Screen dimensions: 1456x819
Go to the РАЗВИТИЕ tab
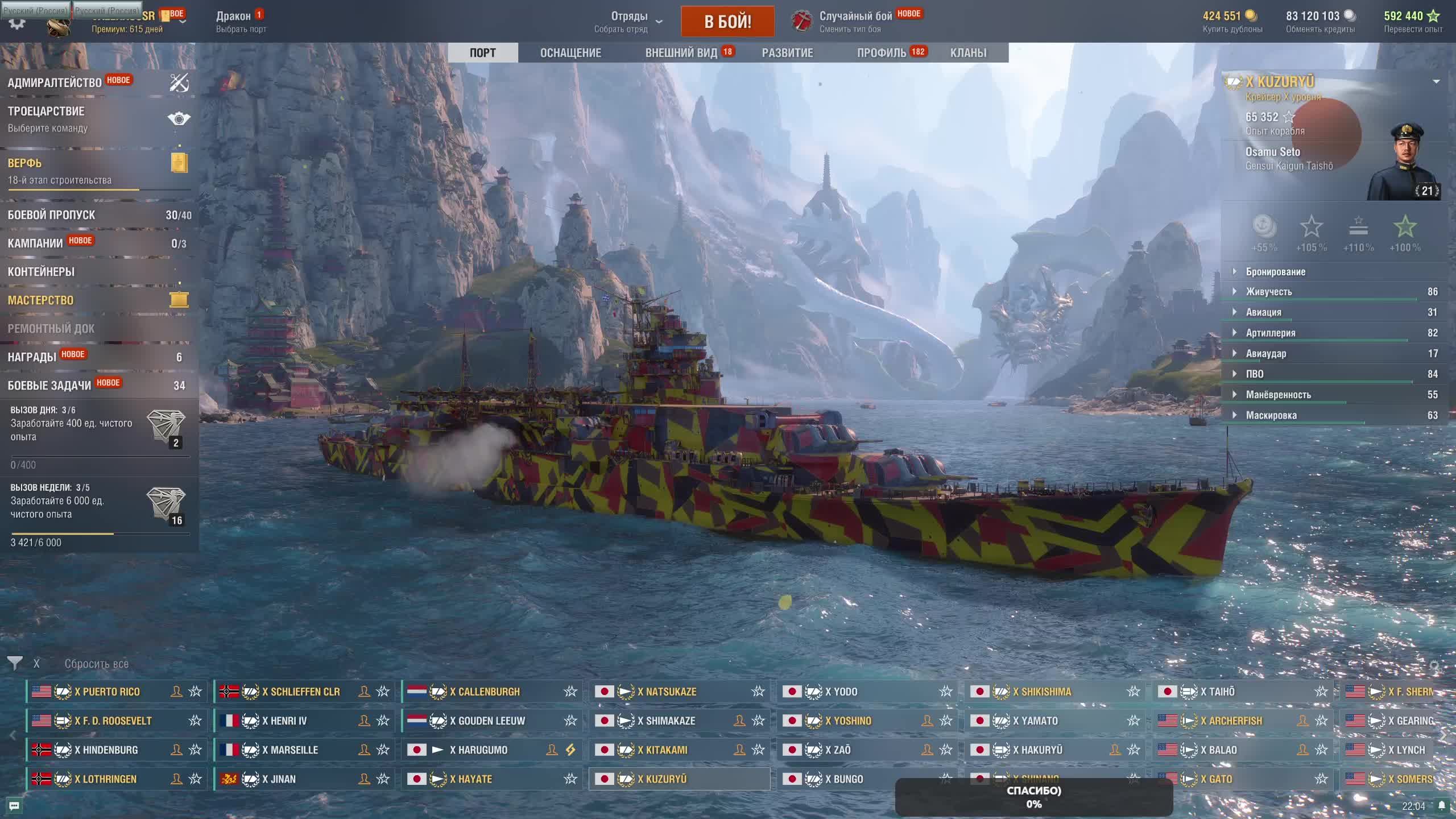tap(787, 53)
